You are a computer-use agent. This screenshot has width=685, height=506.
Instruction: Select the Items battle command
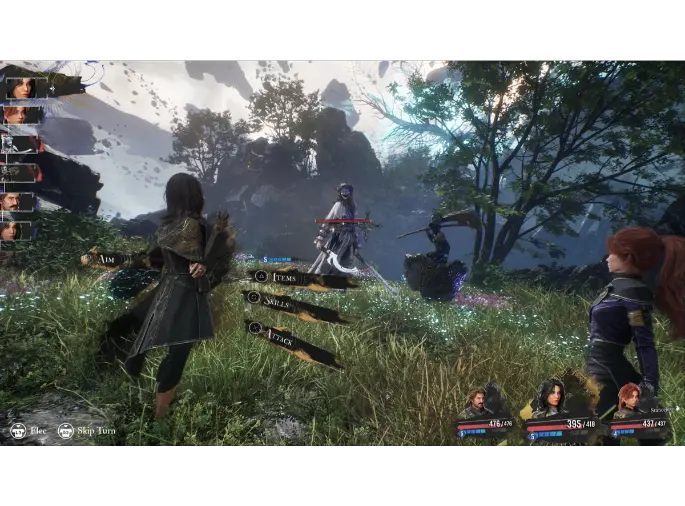[x=300, y=279]
